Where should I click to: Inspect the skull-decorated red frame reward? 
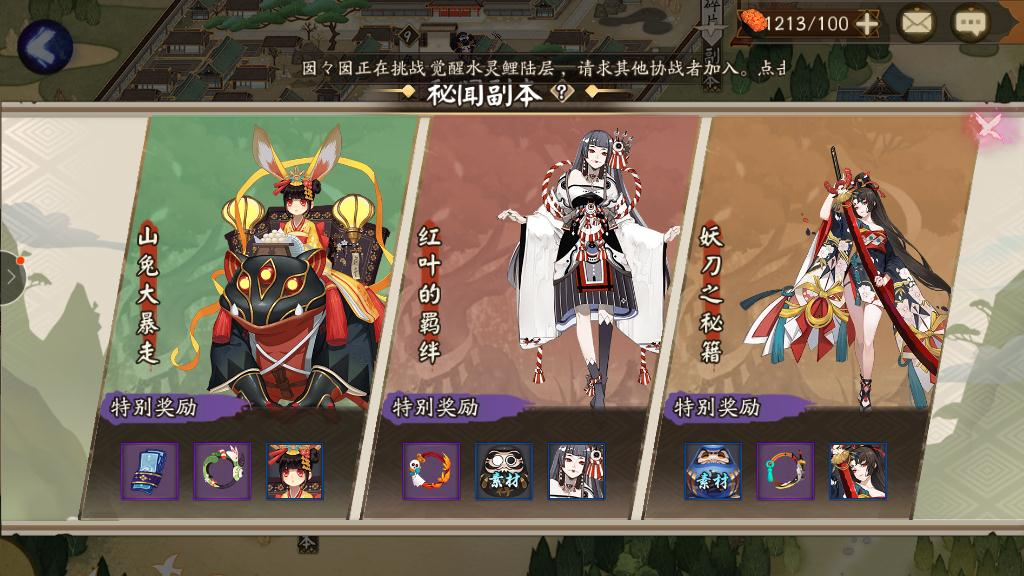431,471
